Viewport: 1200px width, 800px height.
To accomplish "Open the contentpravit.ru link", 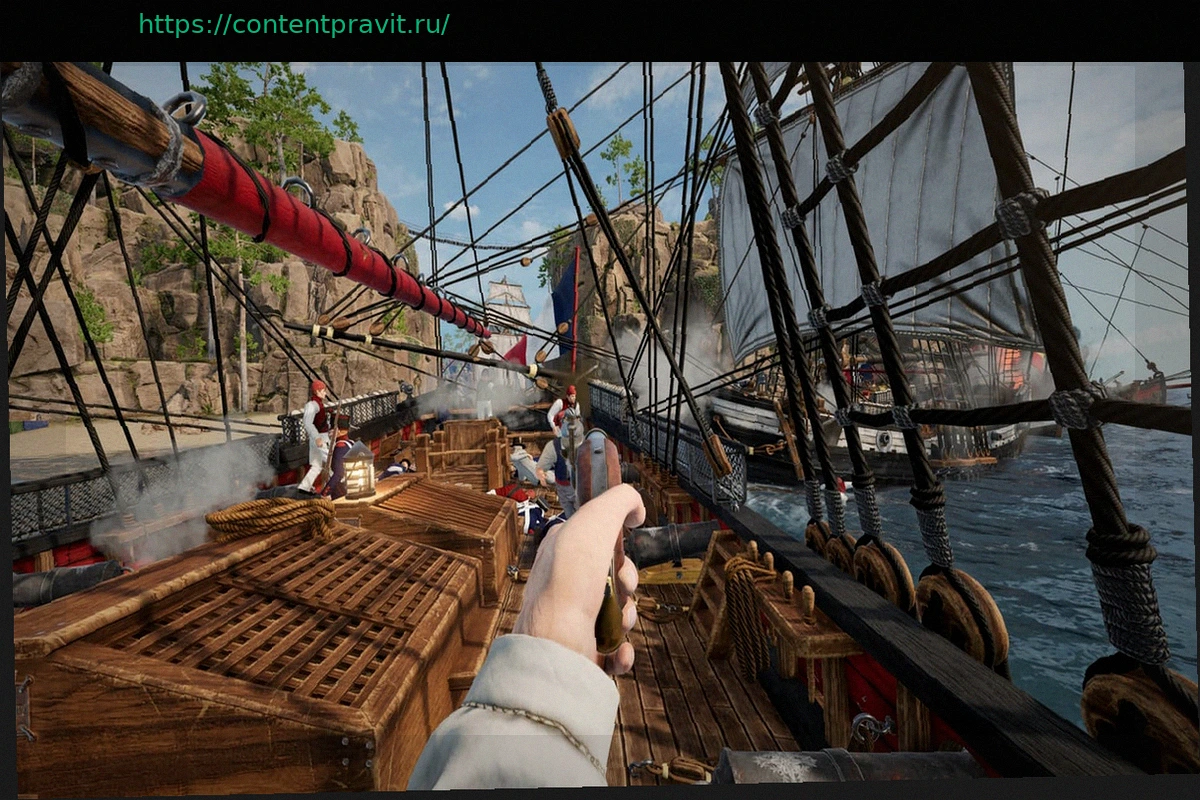I will pos(294,25).
